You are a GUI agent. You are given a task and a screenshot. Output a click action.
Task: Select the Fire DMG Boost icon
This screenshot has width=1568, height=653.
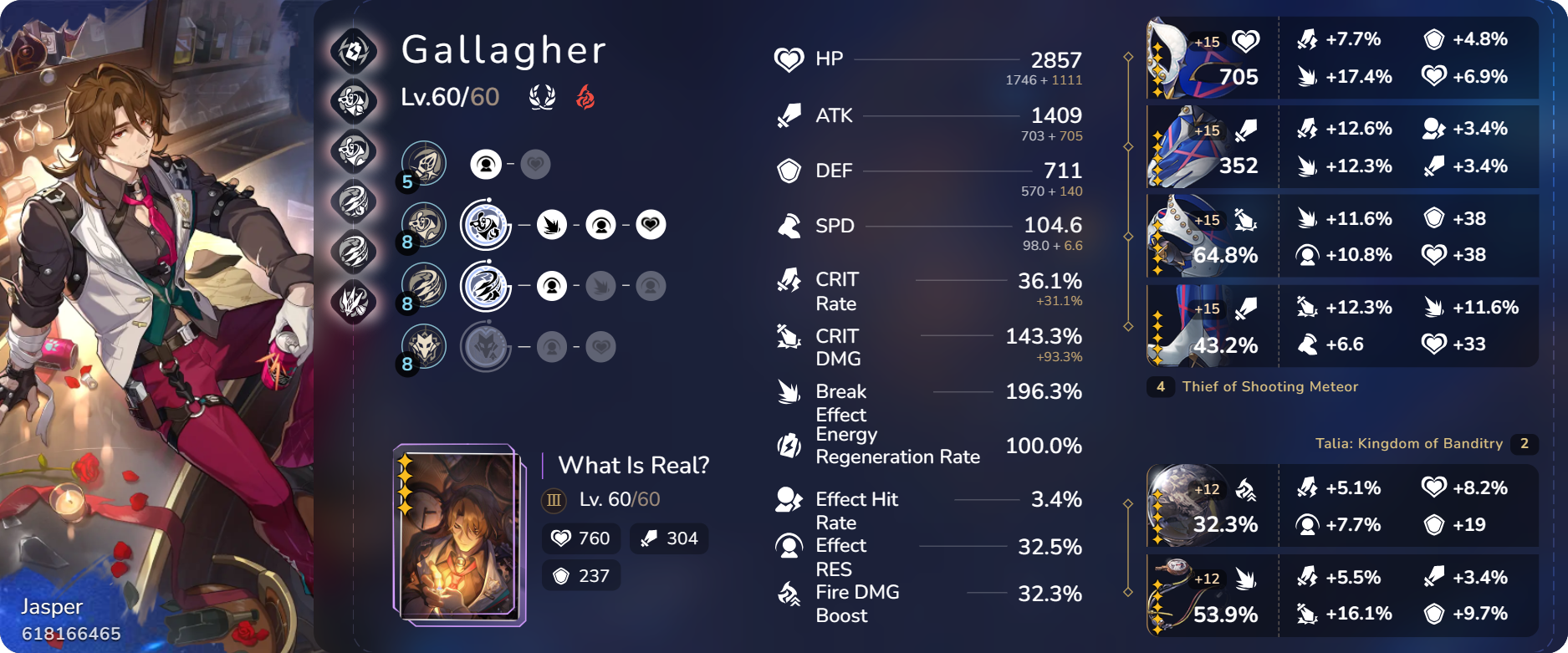[x=787, y=595]
